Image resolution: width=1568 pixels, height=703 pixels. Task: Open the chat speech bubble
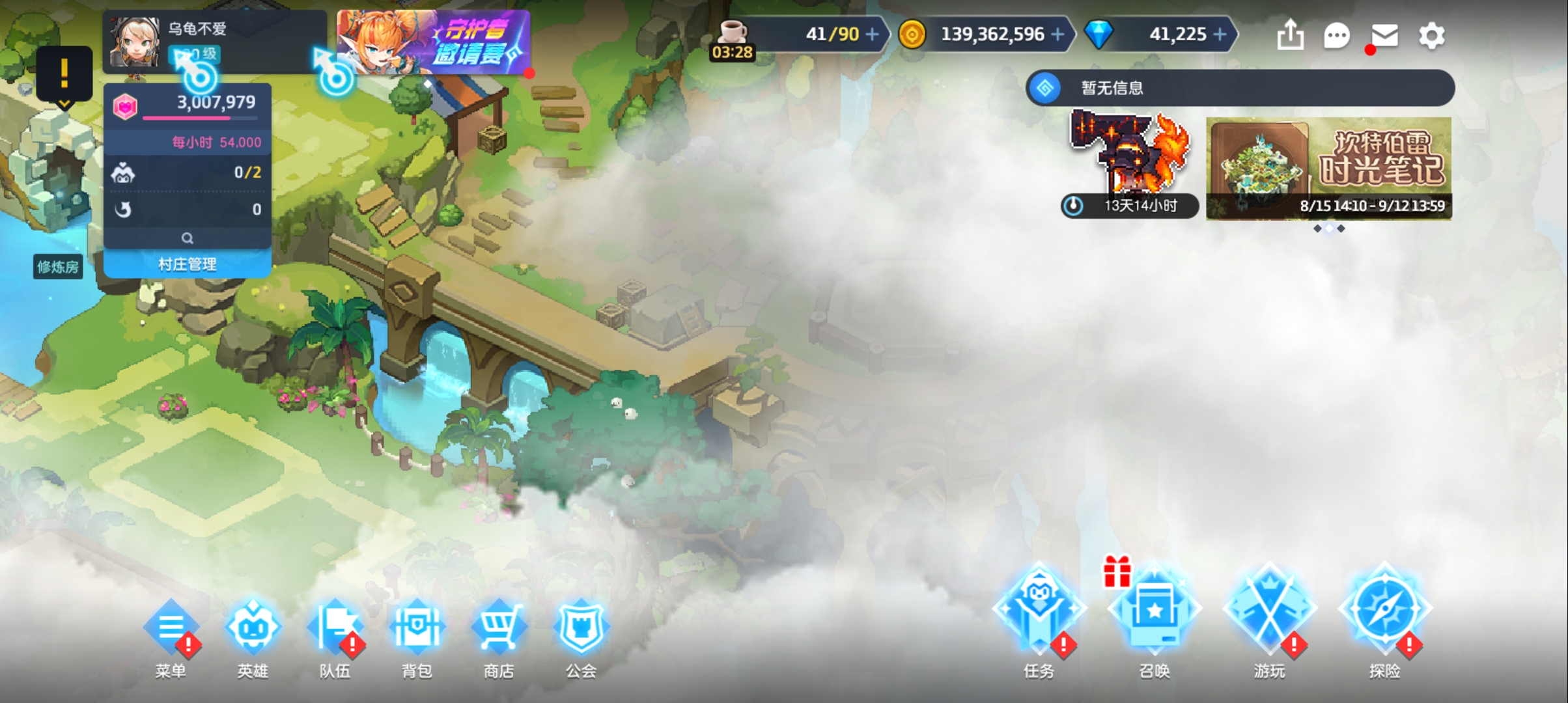[x=1336, y=35]
